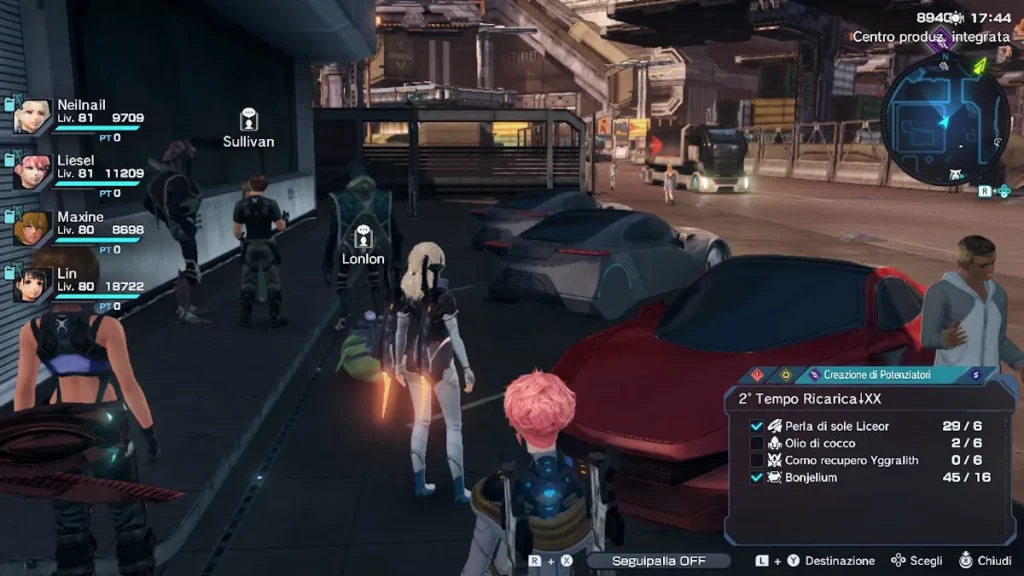Select the Corno recupero Yggralith row

point(868,460)
